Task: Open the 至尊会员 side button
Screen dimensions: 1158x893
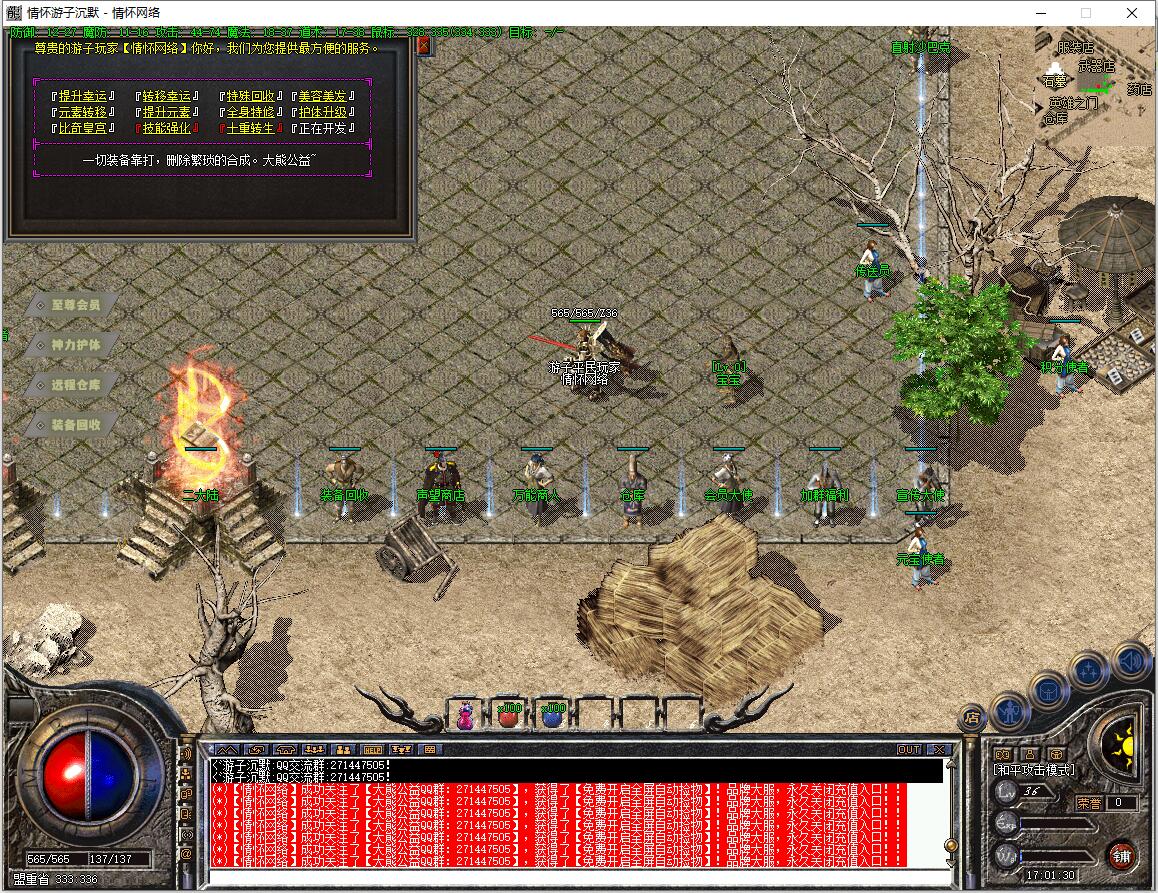Action: pos(73,304)
